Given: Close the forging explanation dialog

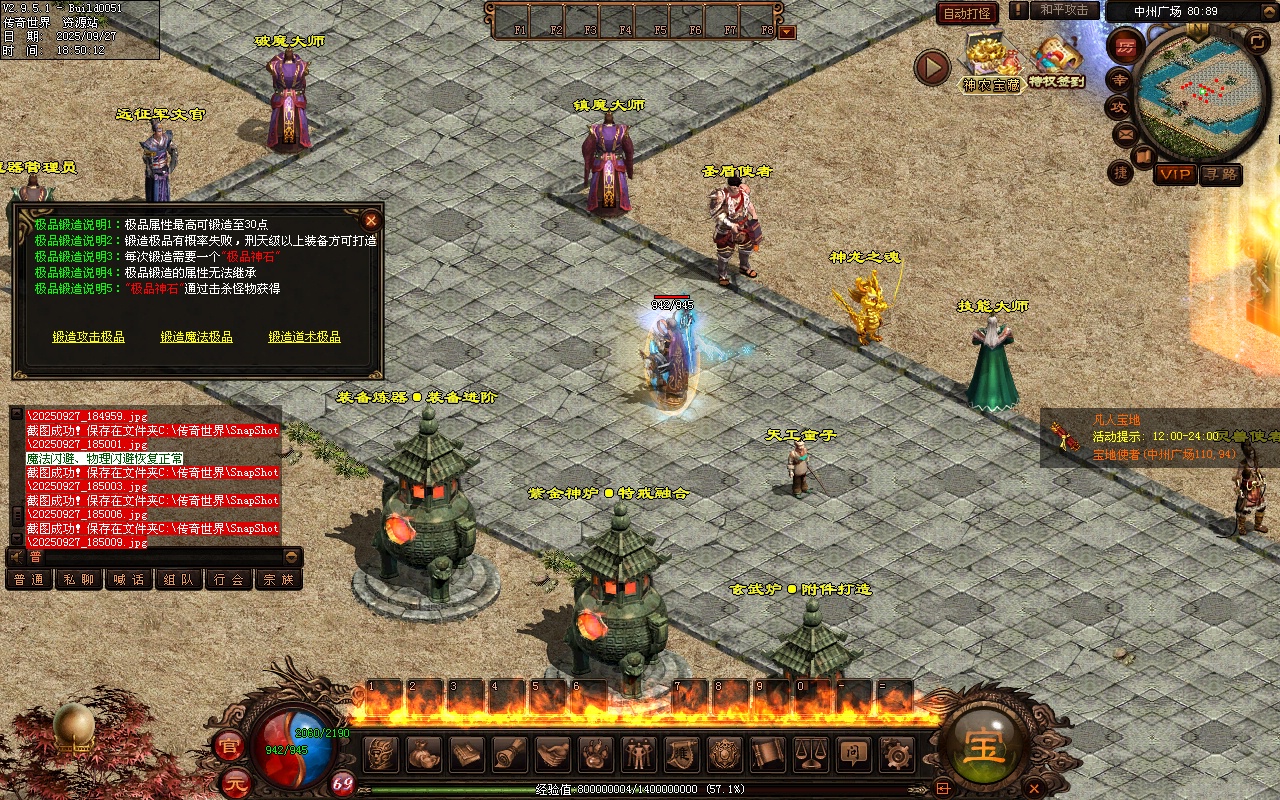Looking at the screenshot, I should (371, 220).
